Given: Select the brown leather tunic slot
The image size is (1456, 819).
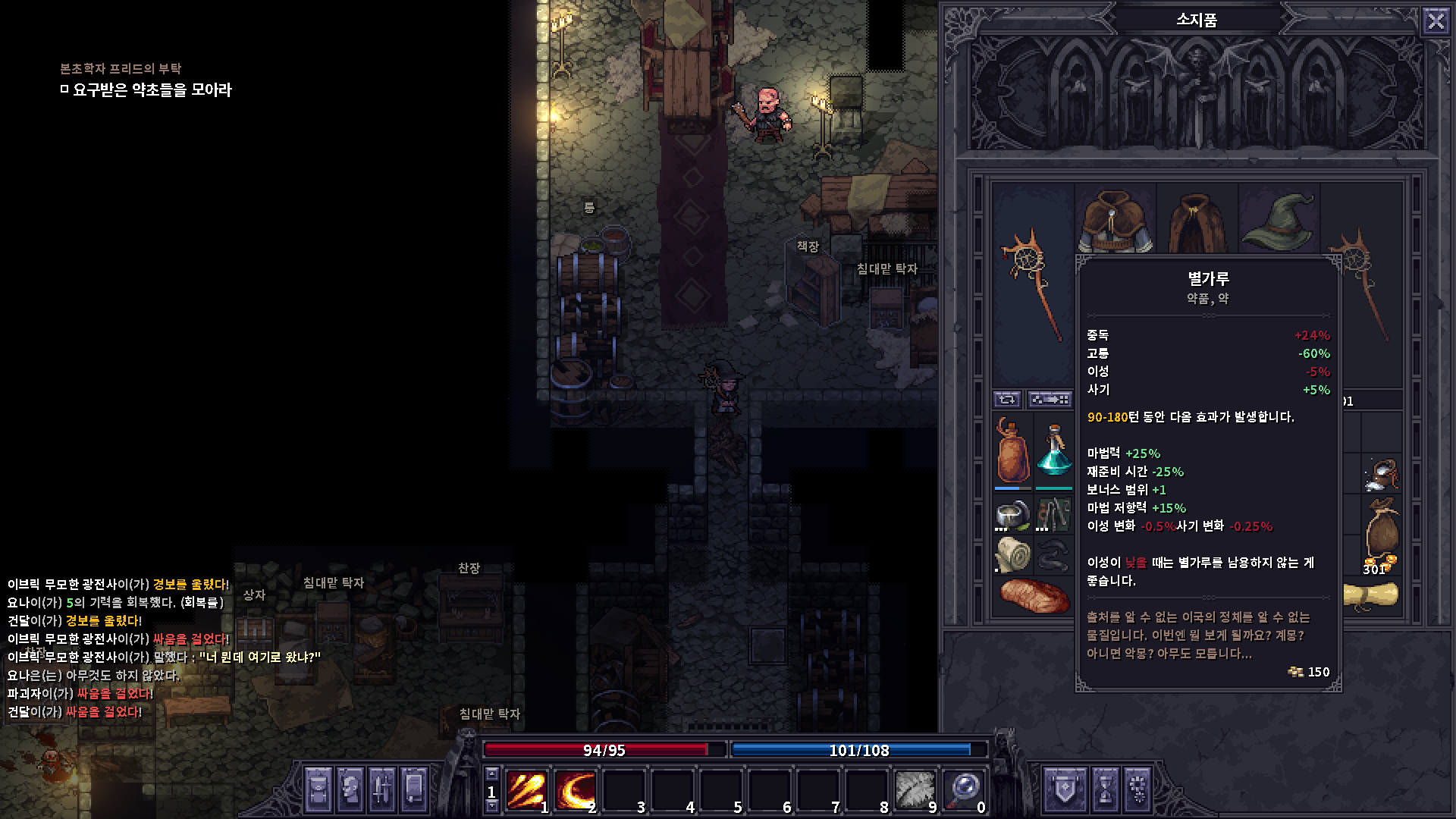Looking at the screenshot, I should pyautogui.click(x=1115, y=220).
